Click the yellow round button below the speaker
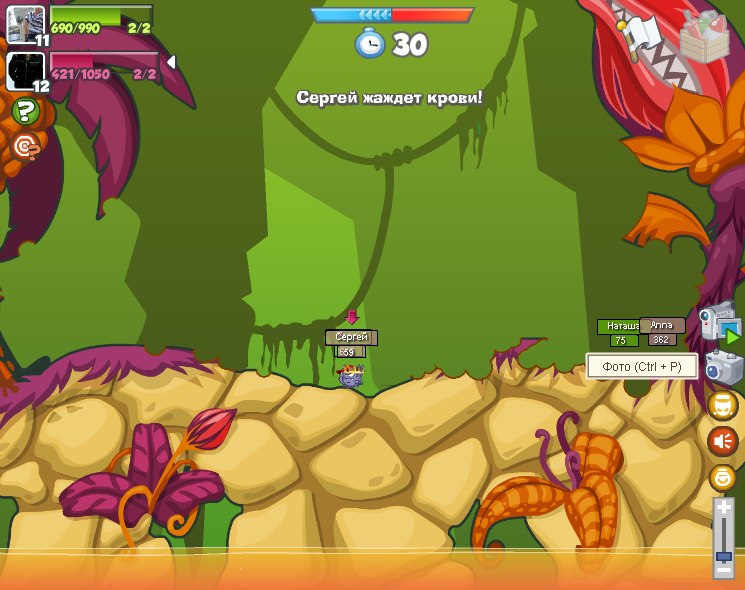The height and width of the screenshot is (590, 745). [x=723, y=477]
